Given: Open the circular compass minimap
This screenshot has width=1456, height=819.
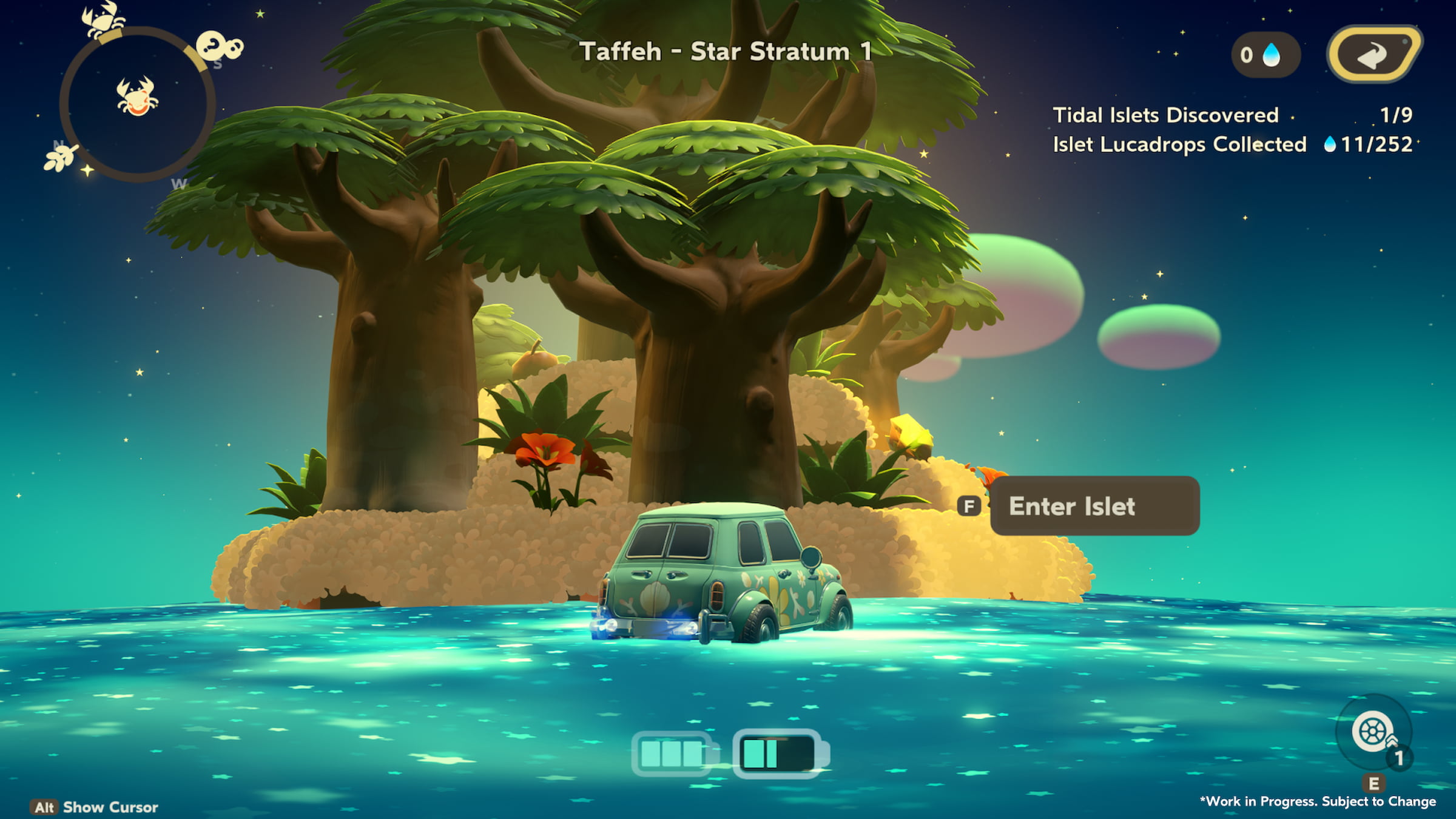Looking at the screenshot, I should click(138, 104).
